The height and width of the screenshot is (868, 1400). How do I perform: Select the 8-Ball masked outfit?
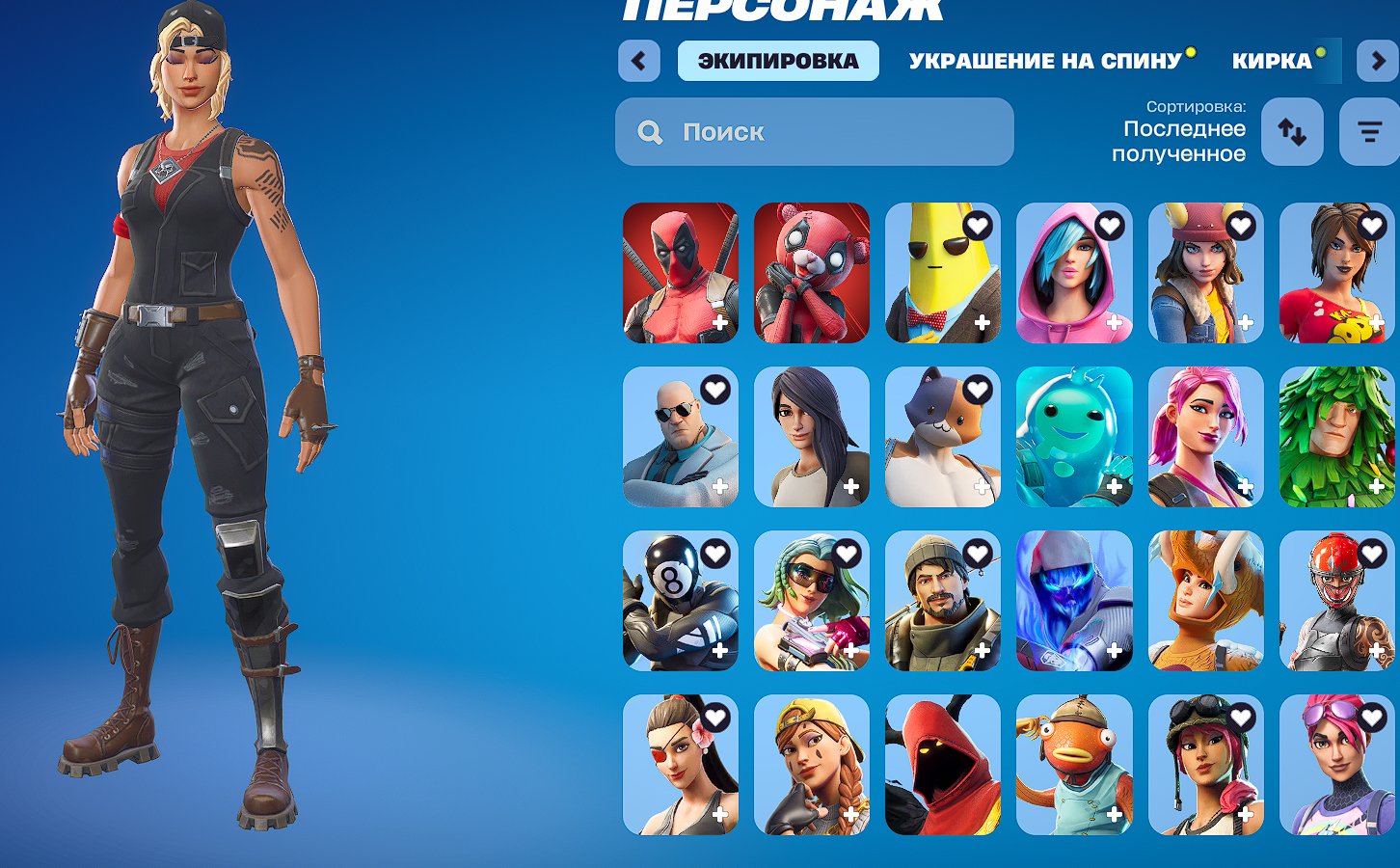pyautogui.click(x=680, y=601)
